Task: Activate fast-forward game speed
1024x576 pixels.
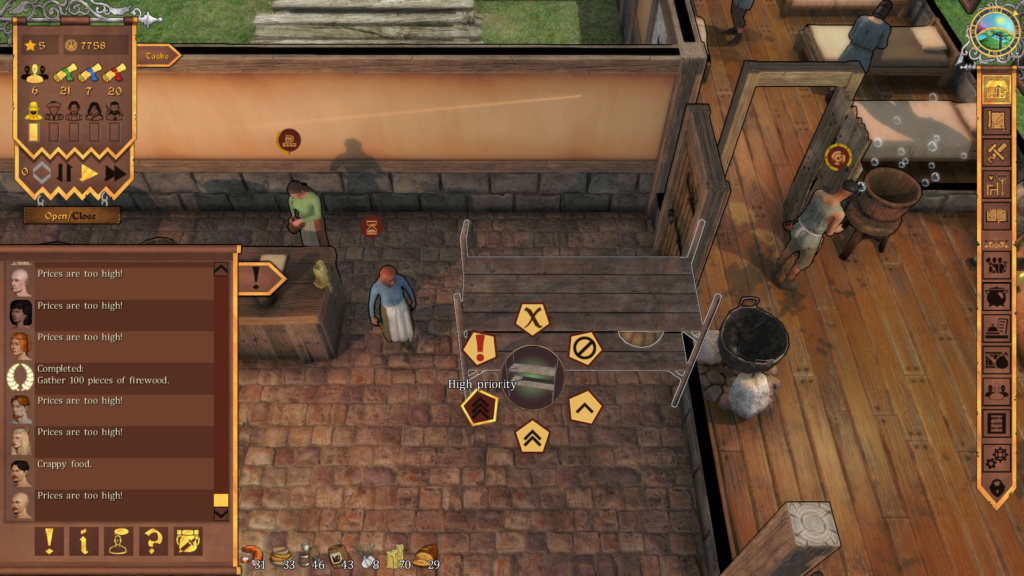Action: pyautogui.click(x=115, y=172)
